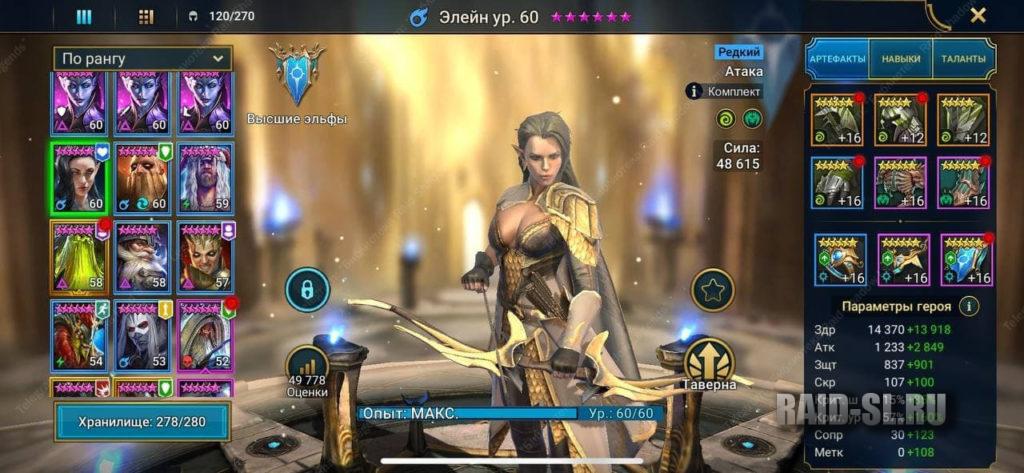
Task: Switch to the Навыки tab
Action: 901,59
